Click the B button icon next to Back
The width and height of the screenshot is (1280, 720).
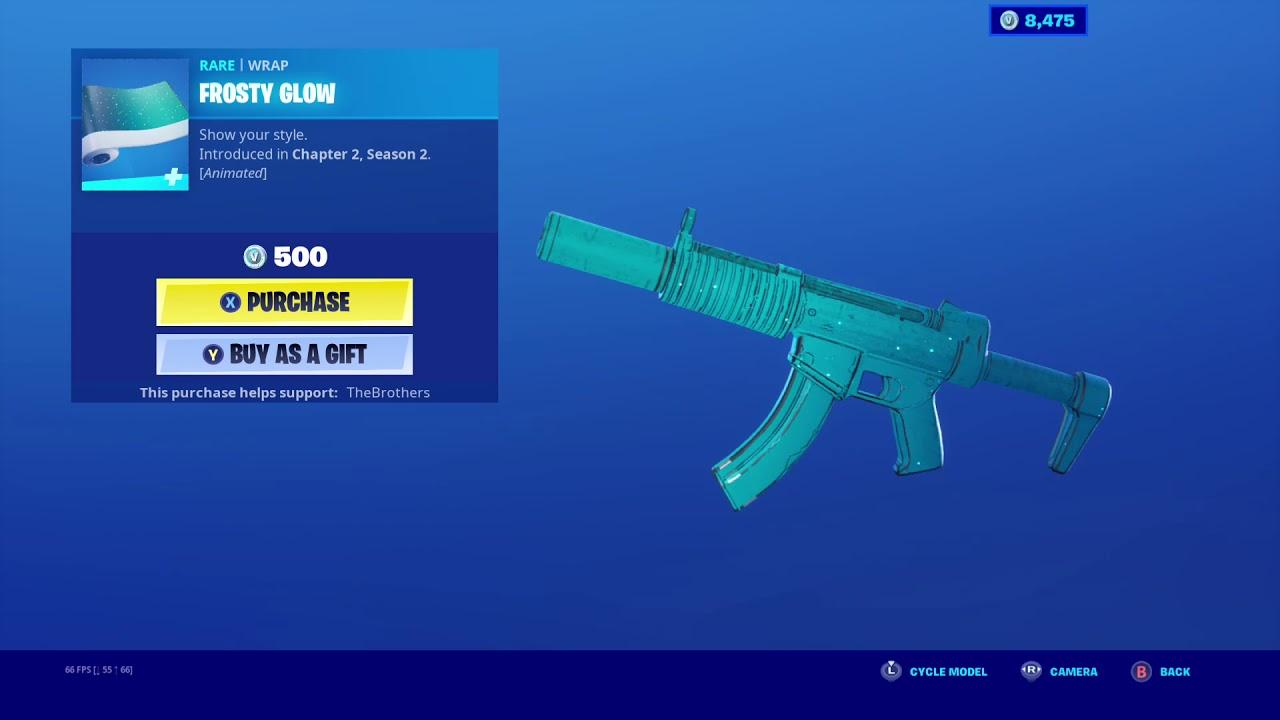tap(1141, 671)
